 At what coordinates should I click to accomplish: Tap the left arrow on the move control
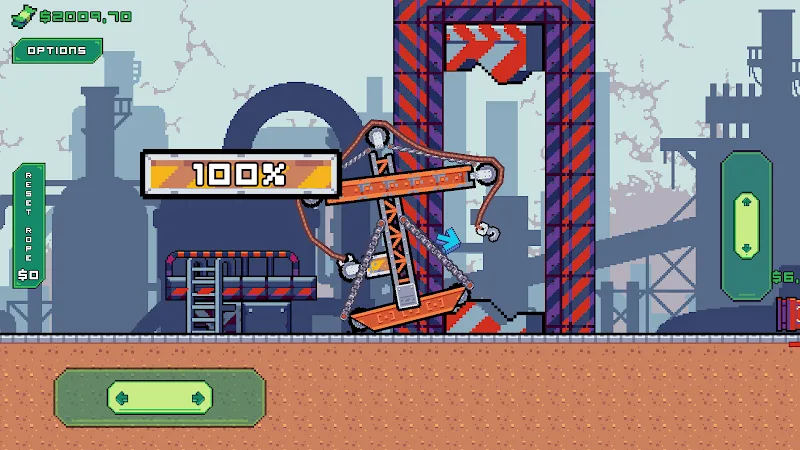[x=123, y=398]
